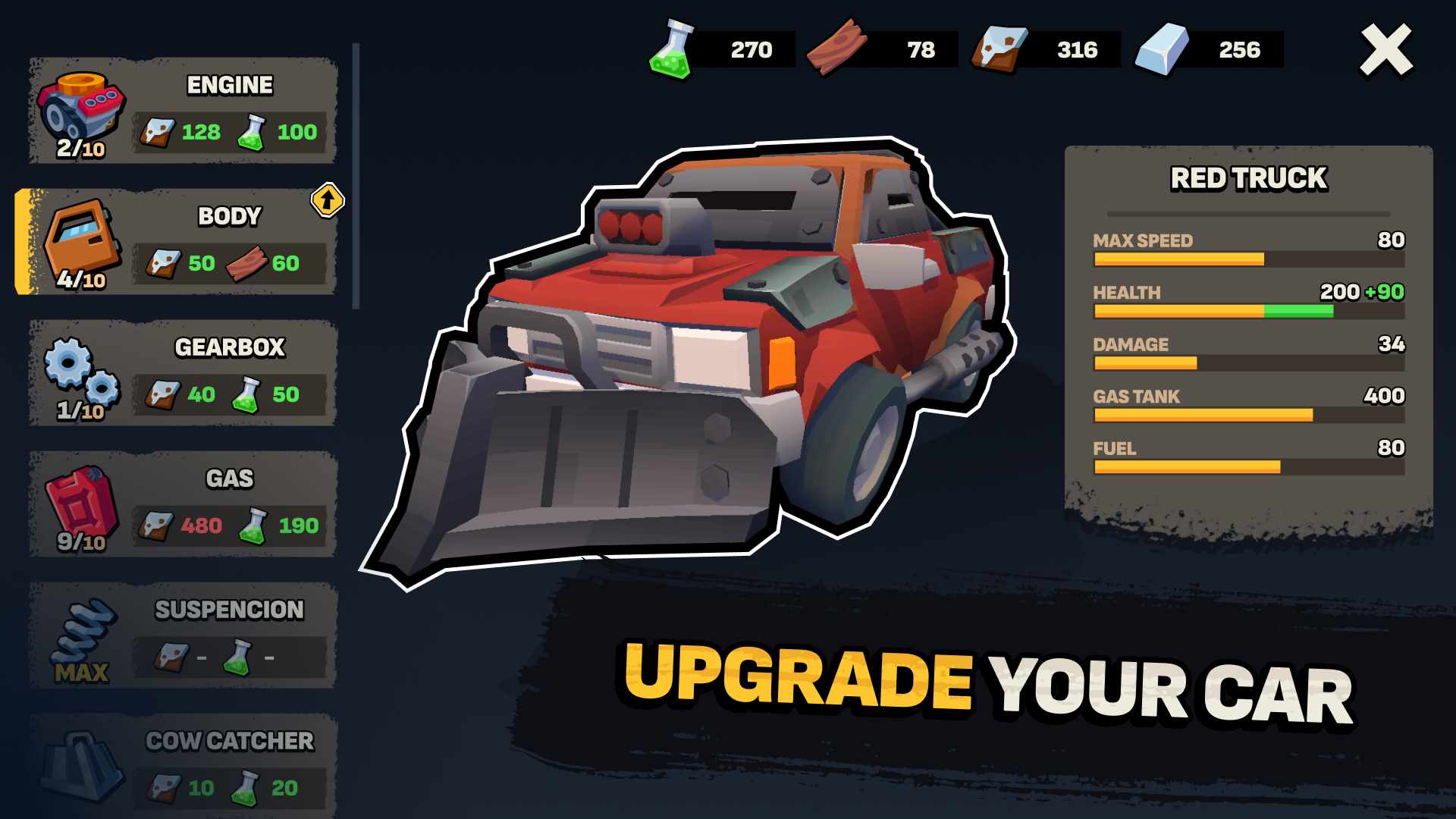Close the upgrade screen with the X
This screenshot has height=819, width=1456.
(1385, 50)
